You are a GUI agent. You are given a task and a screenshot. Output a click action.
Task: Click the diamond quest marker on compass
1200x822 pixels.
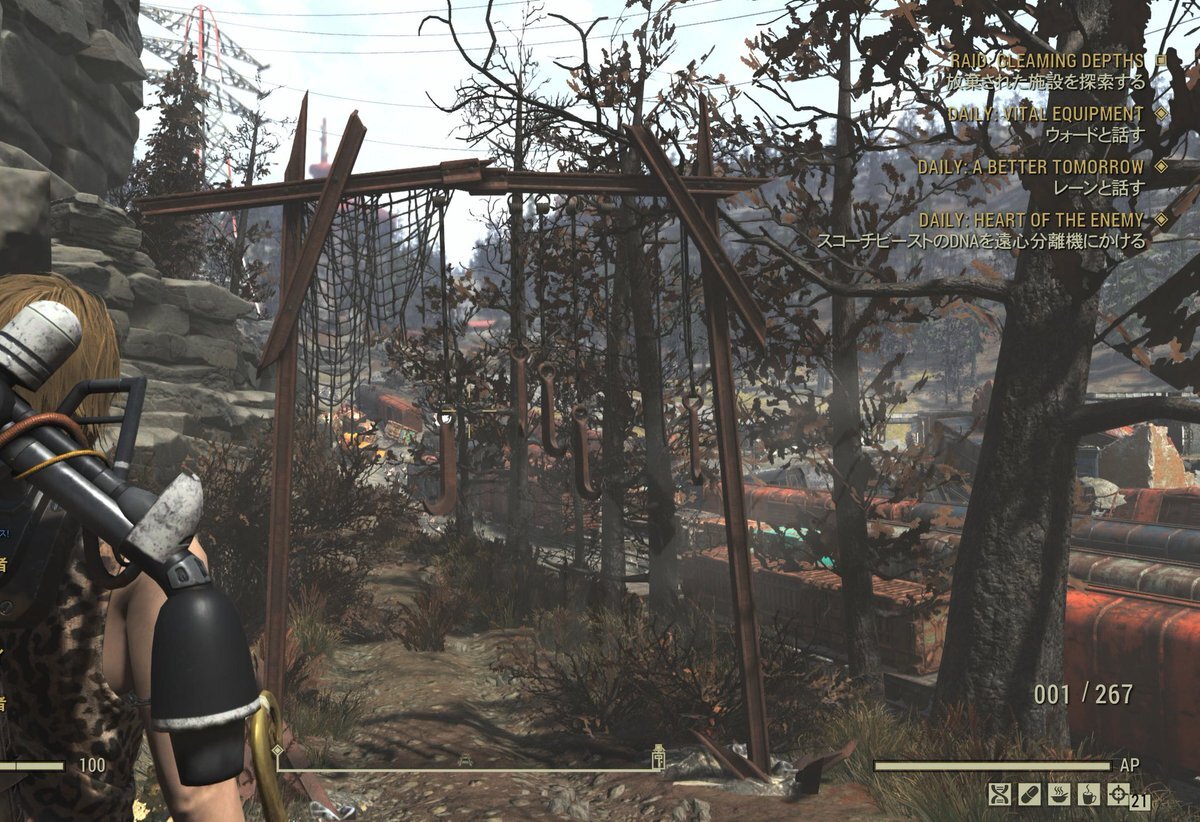point(277,750)
